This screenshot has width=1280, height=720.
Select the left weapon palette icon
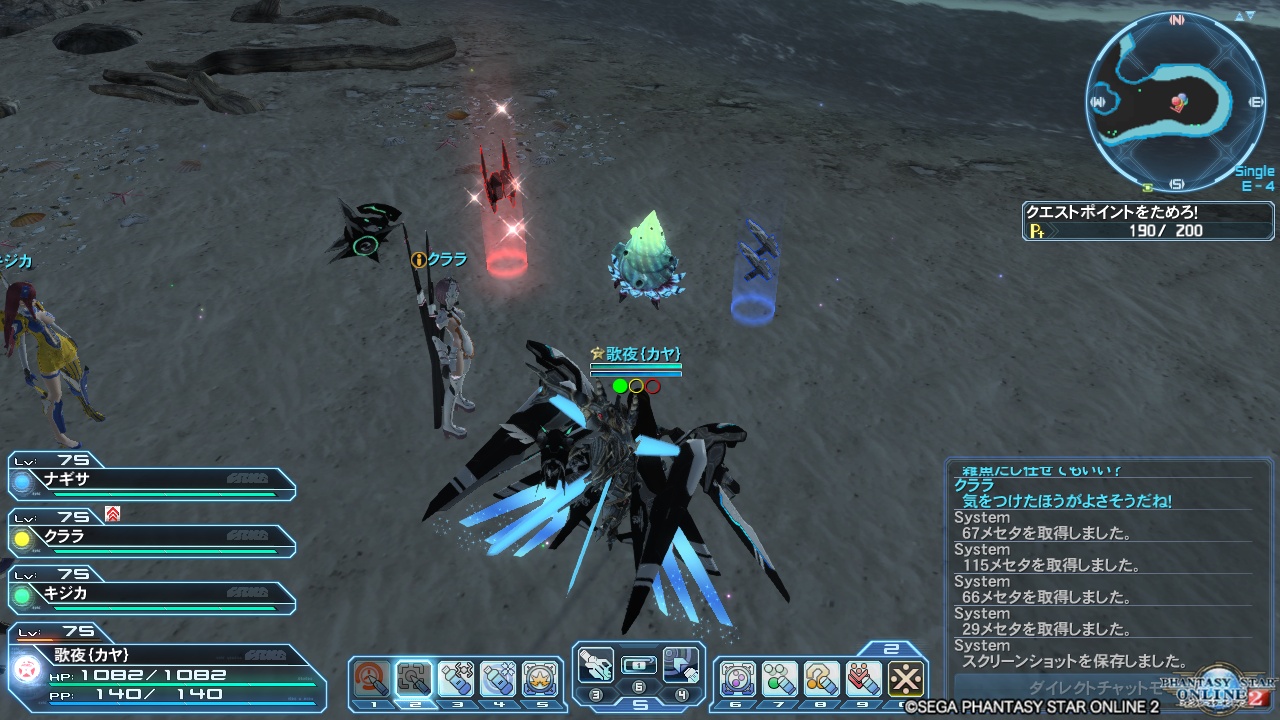(x=596, y=664)
